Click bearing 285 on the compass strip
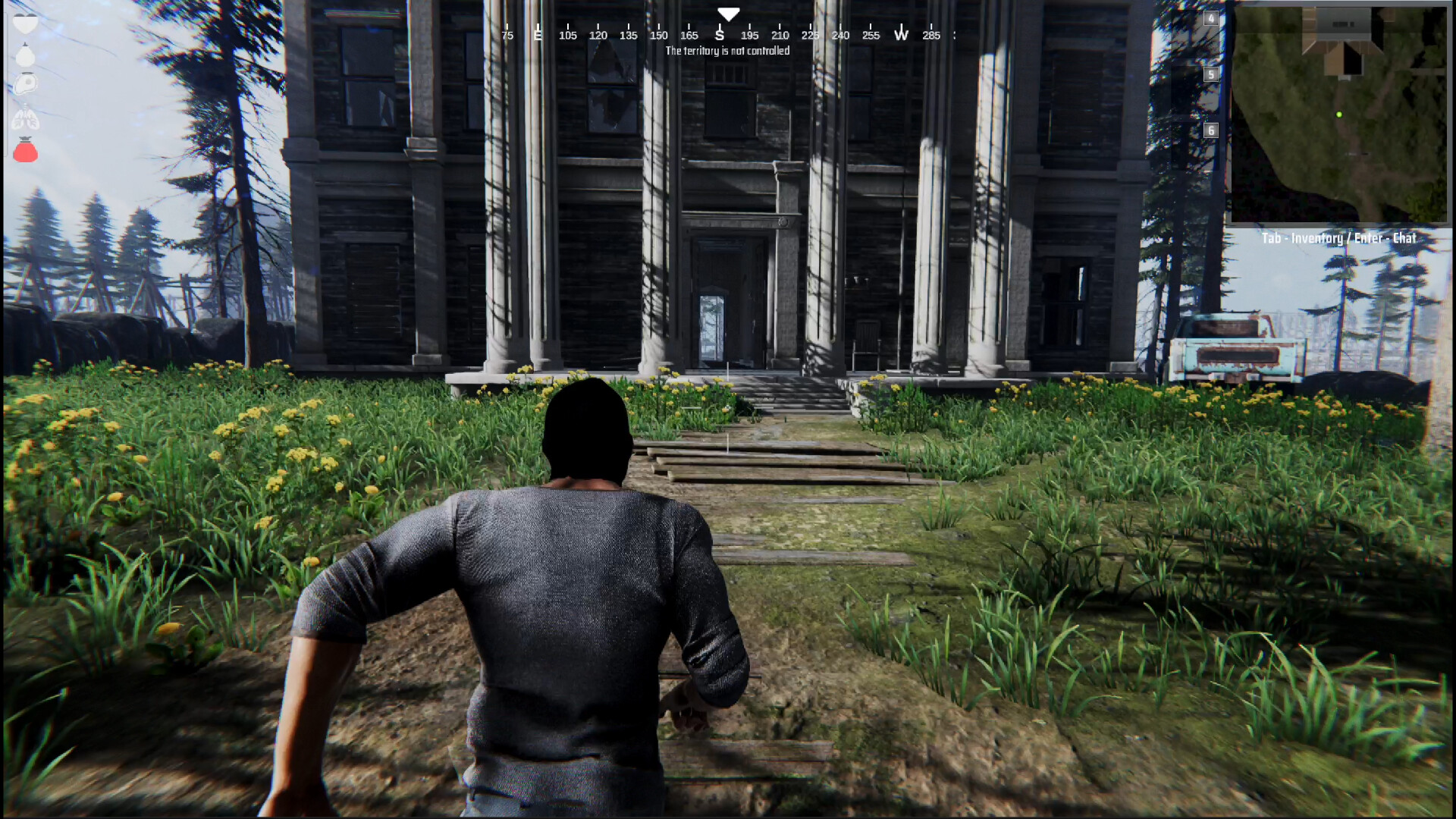The image size is (1456, 819). click(931, 34)
